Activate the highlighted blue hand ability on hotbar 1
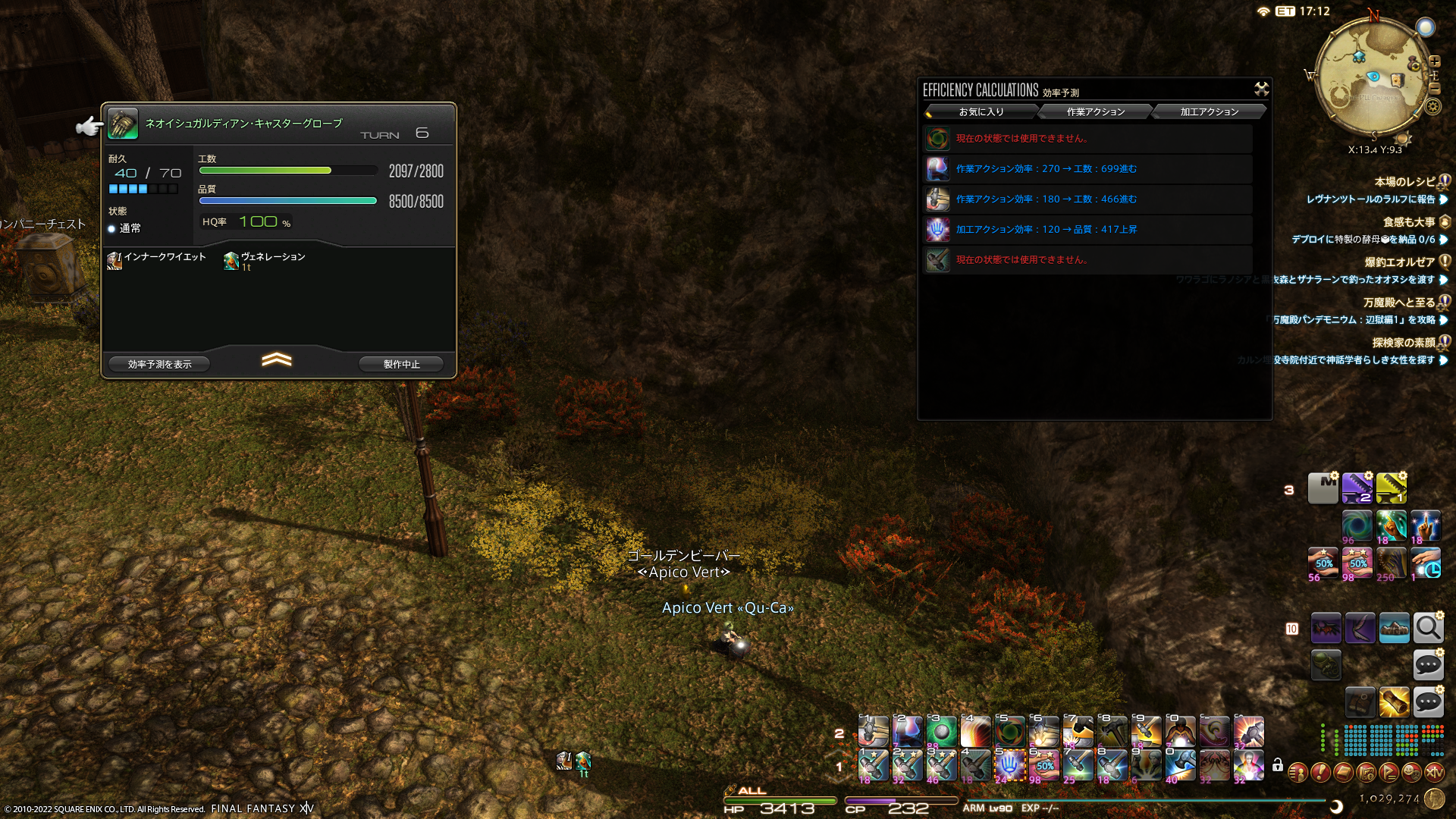Screen dimensions: 1456x819 tap(1009, 765)
